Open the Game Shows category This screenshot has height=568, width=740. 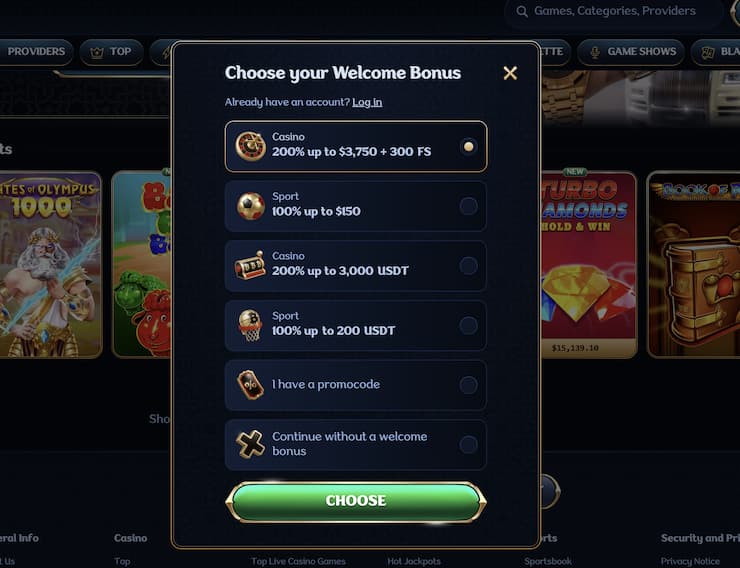point(632,51)
